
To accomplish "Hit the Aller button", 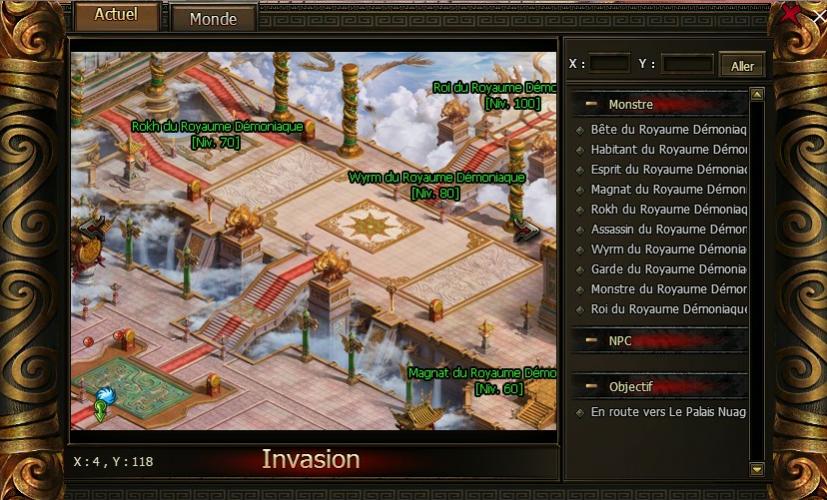I will (742, 66).
